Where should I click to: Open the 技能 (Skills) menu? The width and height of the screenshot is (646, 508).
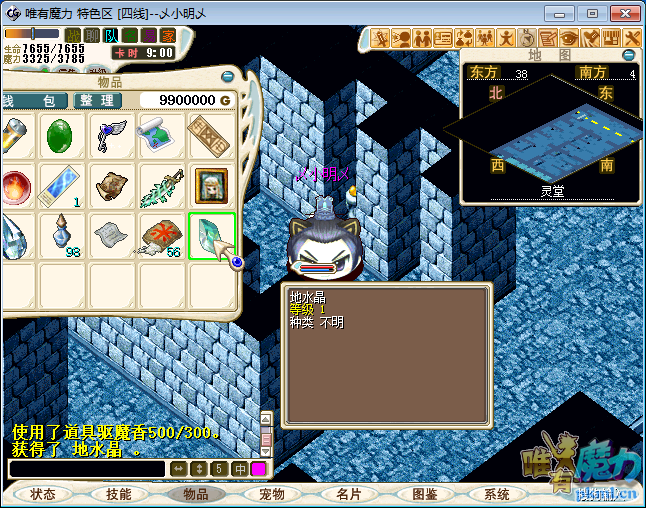(119, 494)
